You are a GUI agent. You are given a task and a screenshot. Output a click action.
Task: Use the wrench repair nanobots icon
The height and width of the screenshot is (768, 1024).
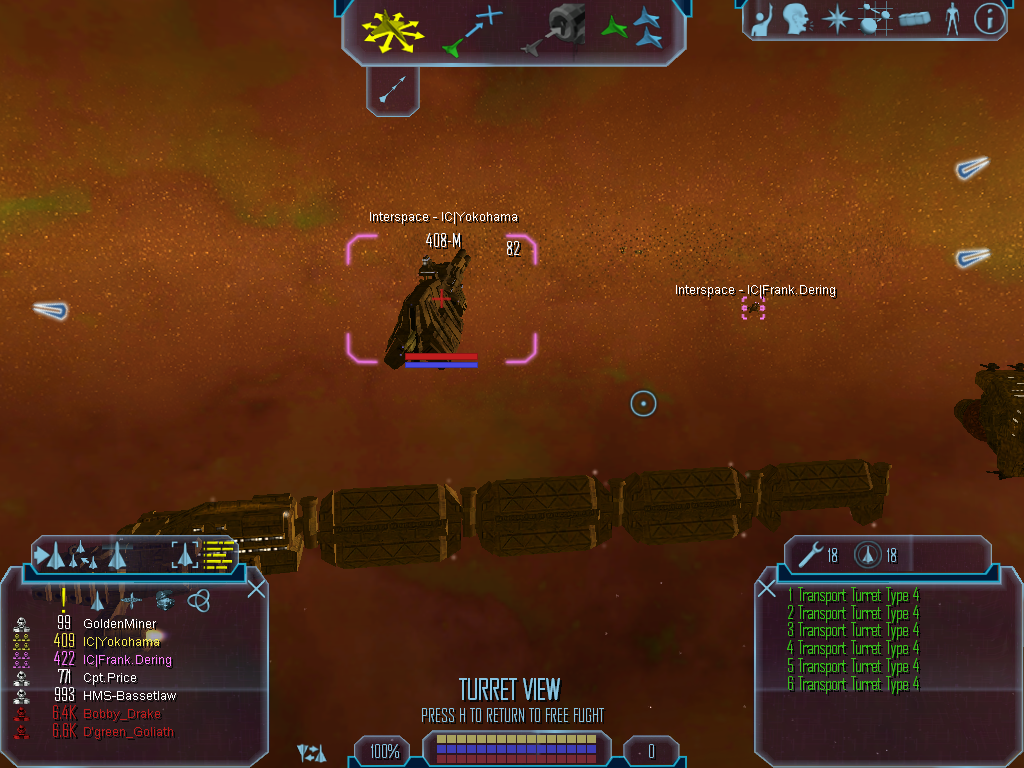813,553
